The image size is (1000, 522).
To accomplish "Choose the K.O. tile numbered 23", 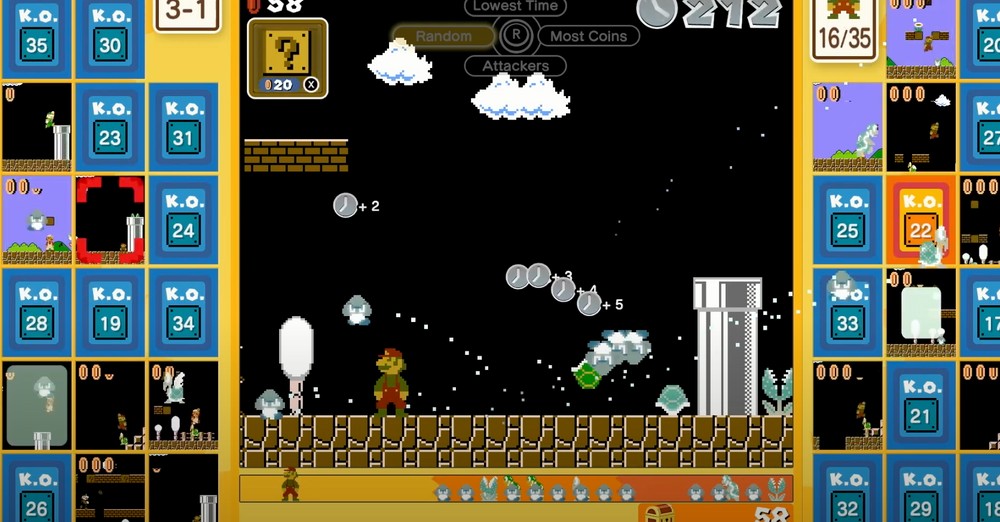I will 110,127.
